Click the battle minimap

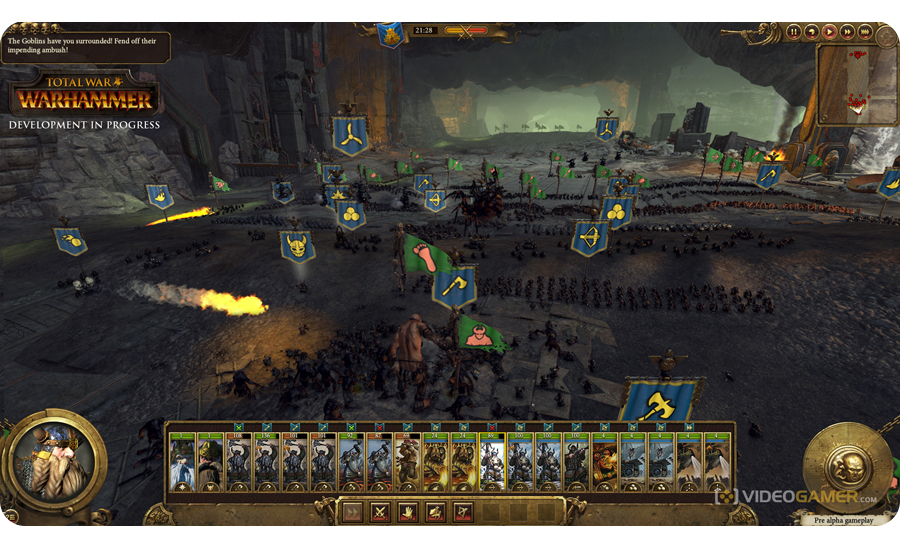pos(856,84)
